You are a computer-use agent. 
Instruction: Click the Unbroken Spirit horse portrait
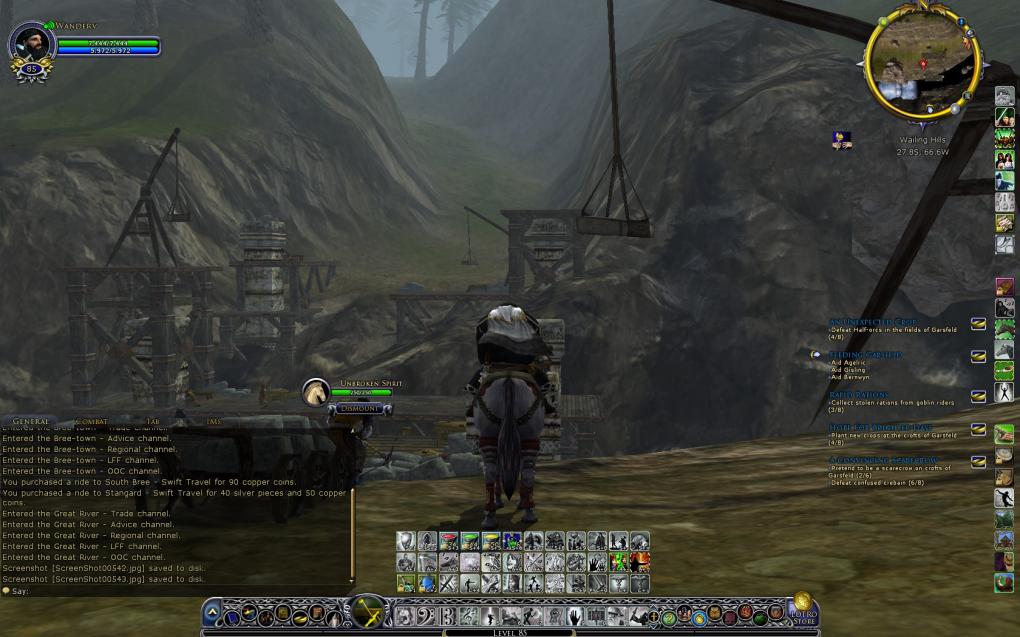(316, 392)
